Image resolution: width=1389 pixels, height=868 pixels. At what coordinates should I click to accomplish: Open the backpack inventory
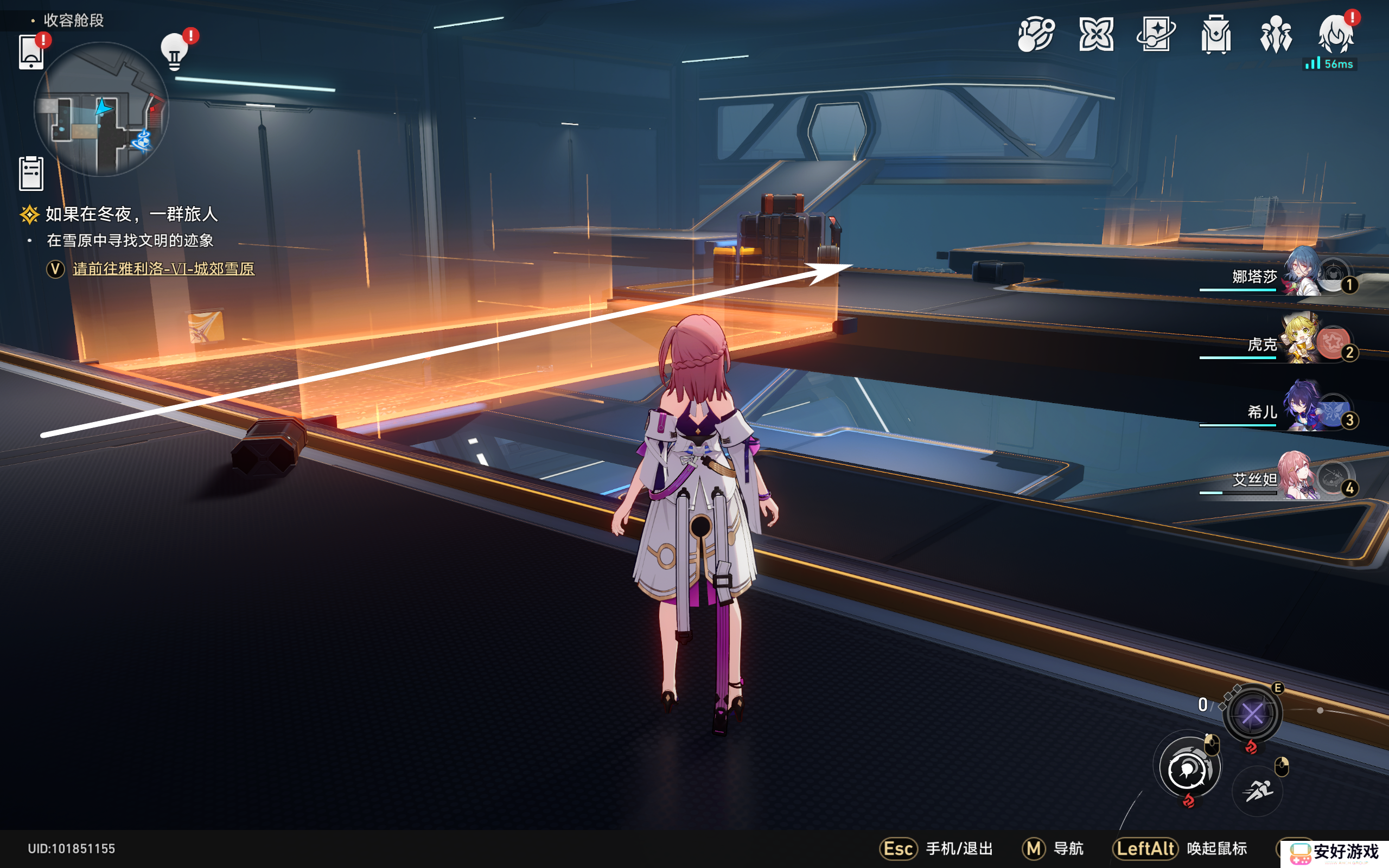[x=1216, y=34]
